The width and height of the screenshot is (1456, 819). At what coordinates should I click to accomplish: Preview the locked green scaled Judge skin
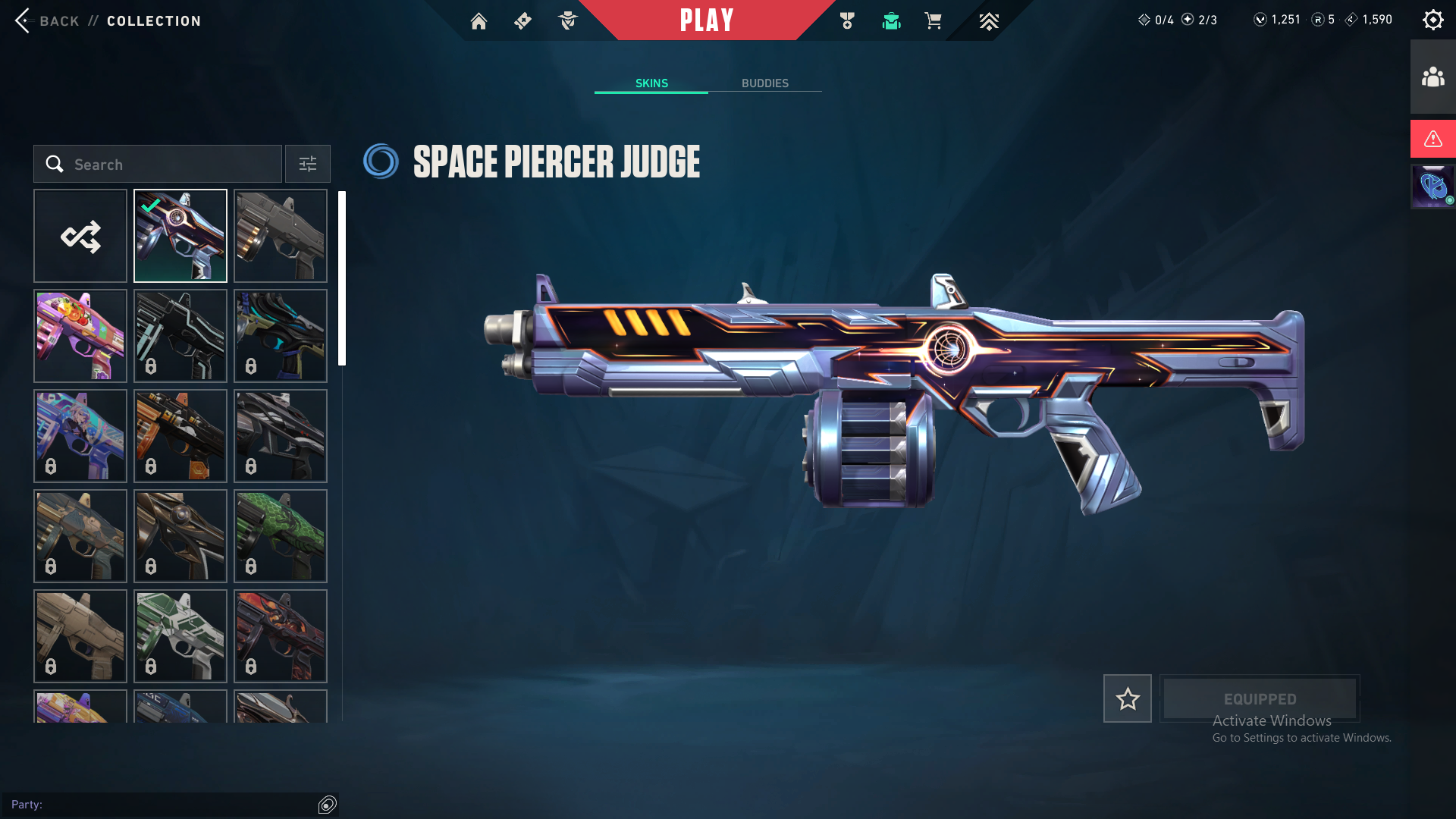tap(281, 536)
